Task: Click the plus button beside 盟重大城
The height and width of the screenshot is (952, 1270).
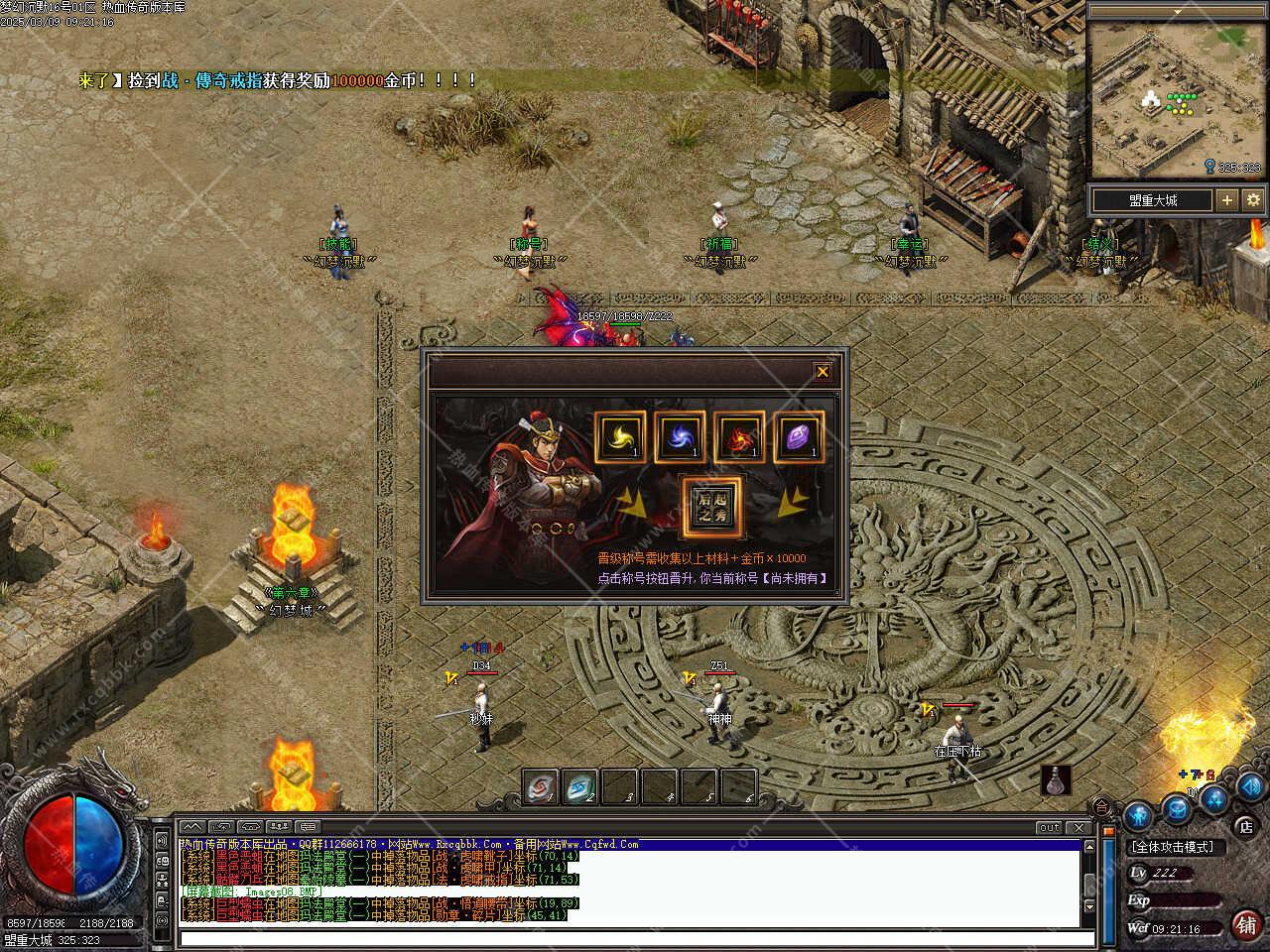Action: [x=1227, y=200]
